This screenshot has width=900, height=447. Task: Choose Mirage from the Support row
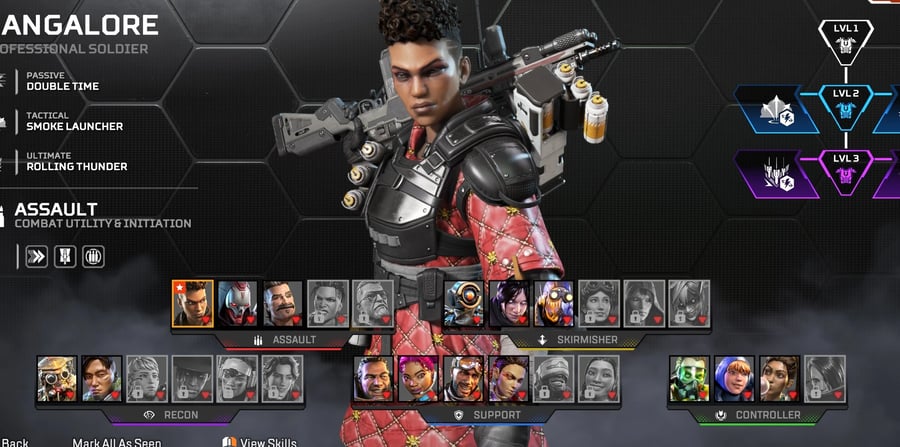(464, 378)
